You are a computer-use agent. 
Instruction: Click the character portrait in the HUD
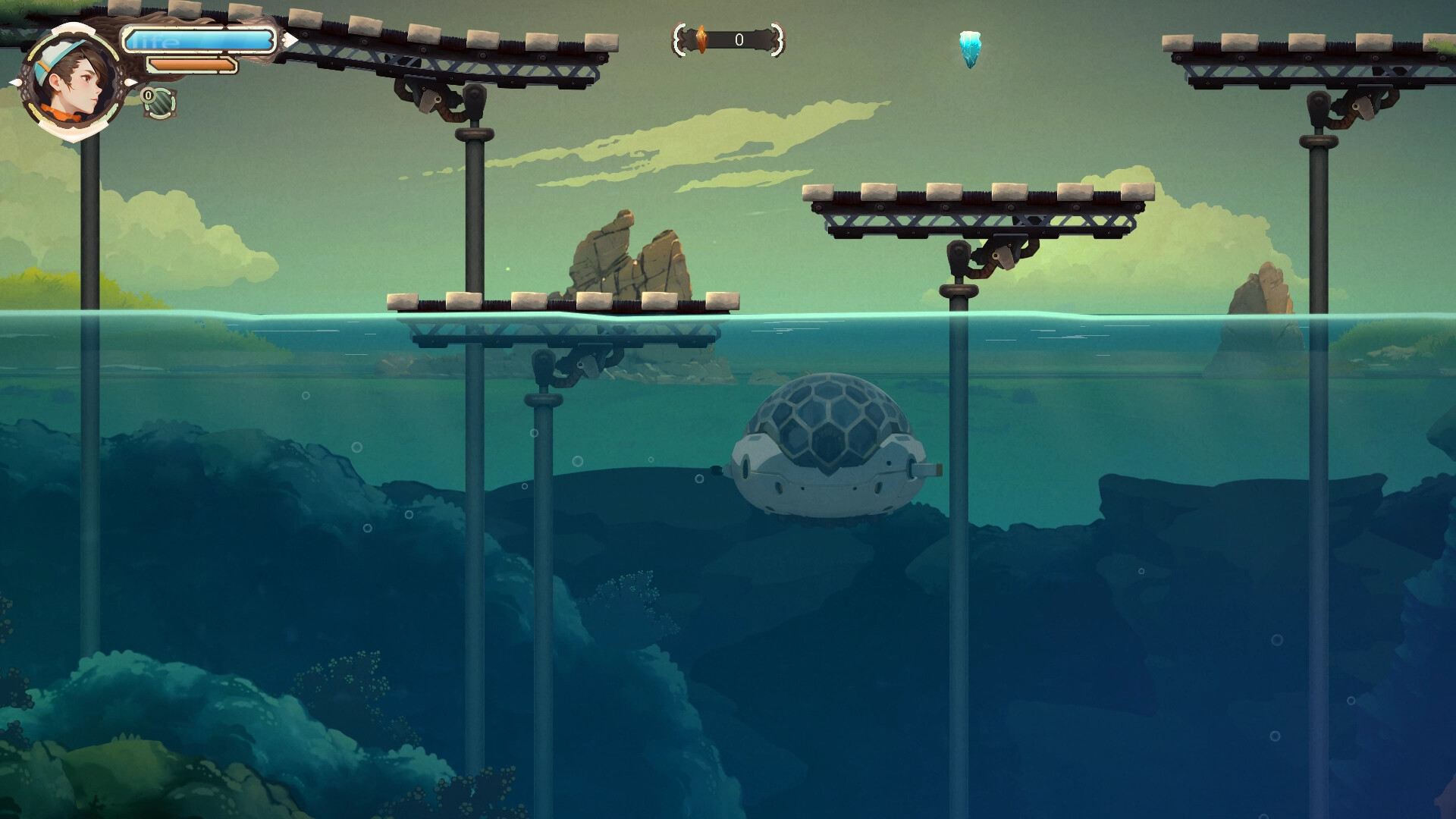coord(72,82)
